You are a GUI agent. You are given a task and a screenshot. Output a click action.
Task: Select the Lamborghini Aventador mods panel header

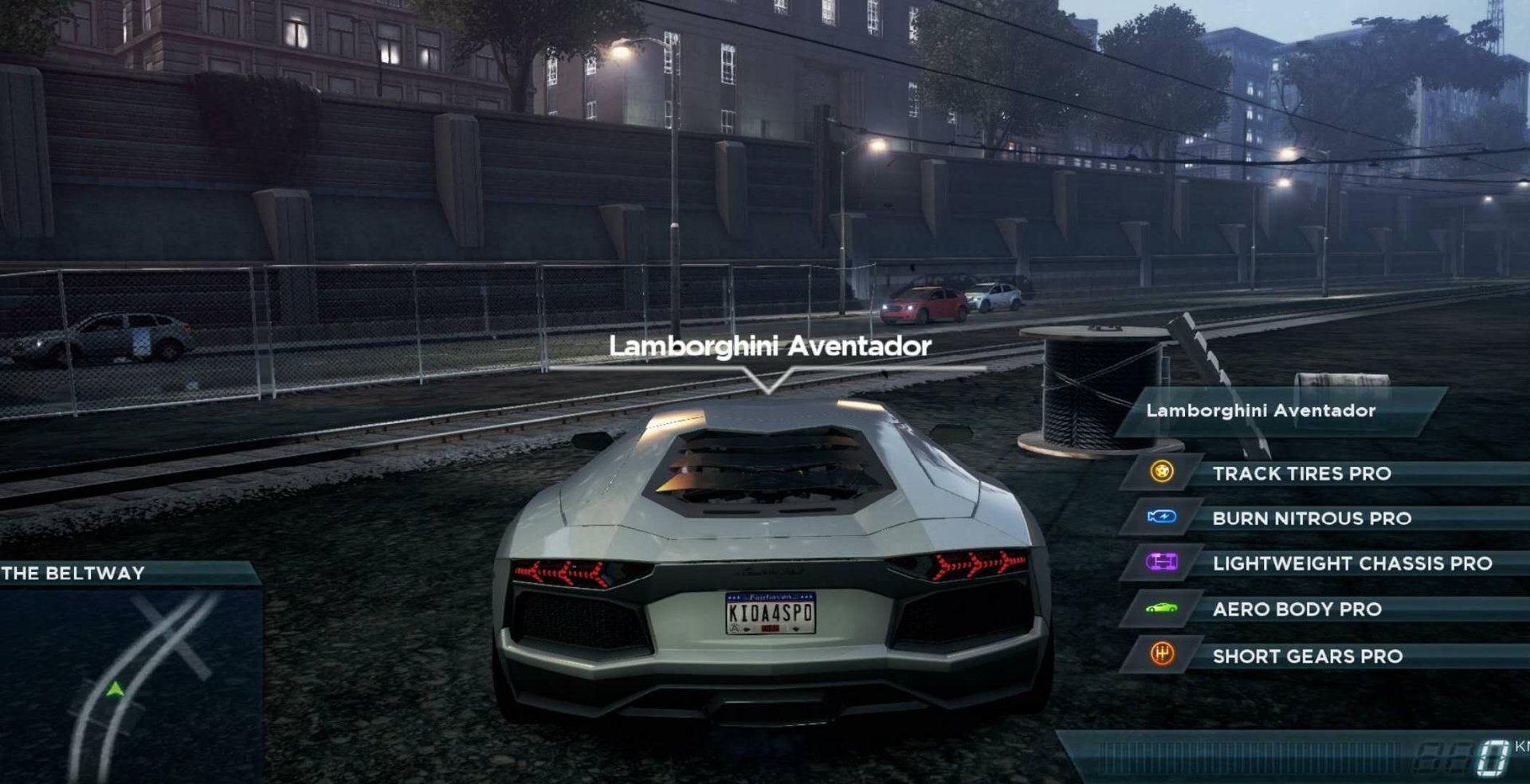click(x=1261, y=410)
